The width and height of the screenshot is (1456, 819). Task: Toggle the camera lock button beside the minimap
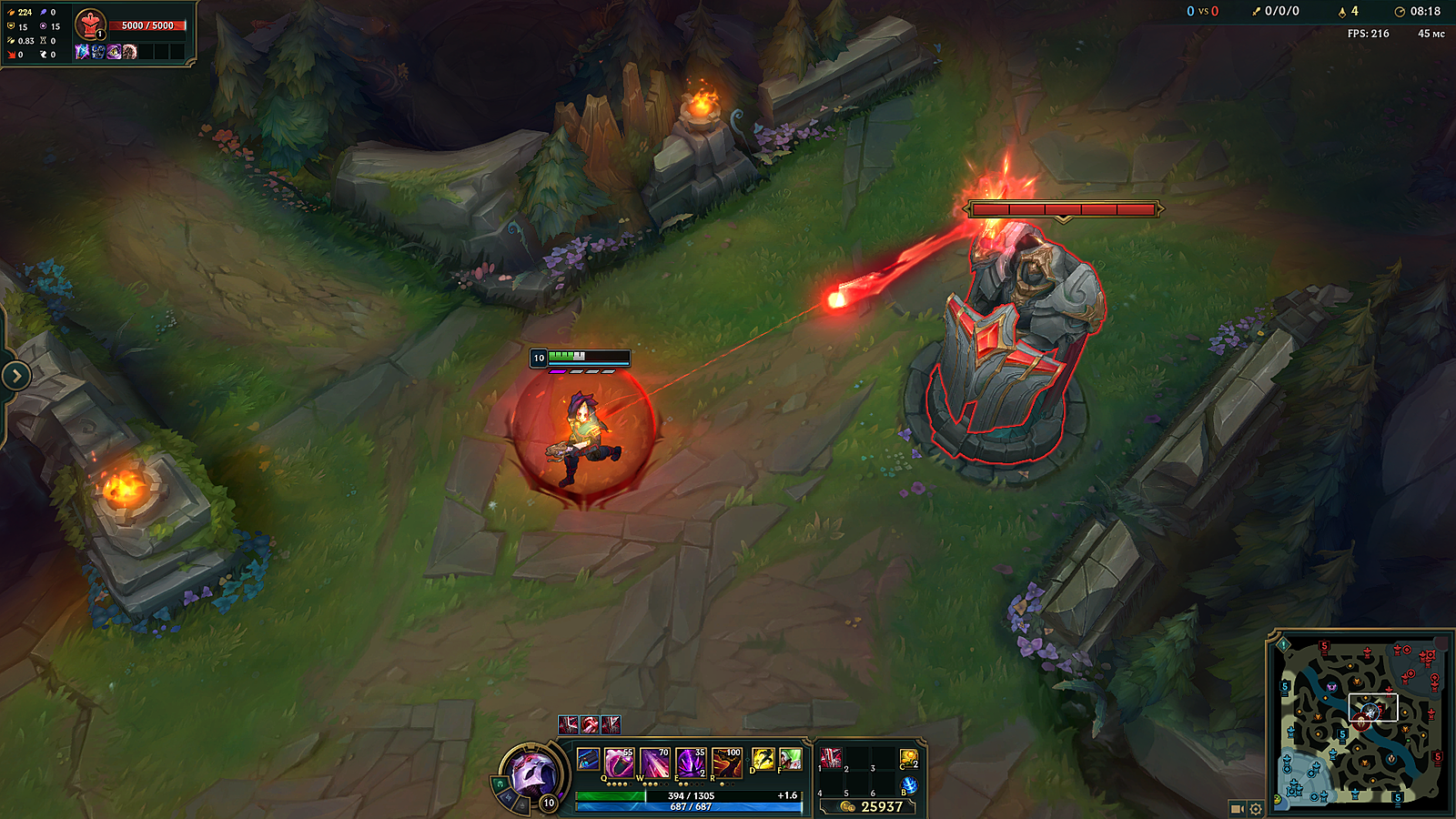pos(1237,808)
